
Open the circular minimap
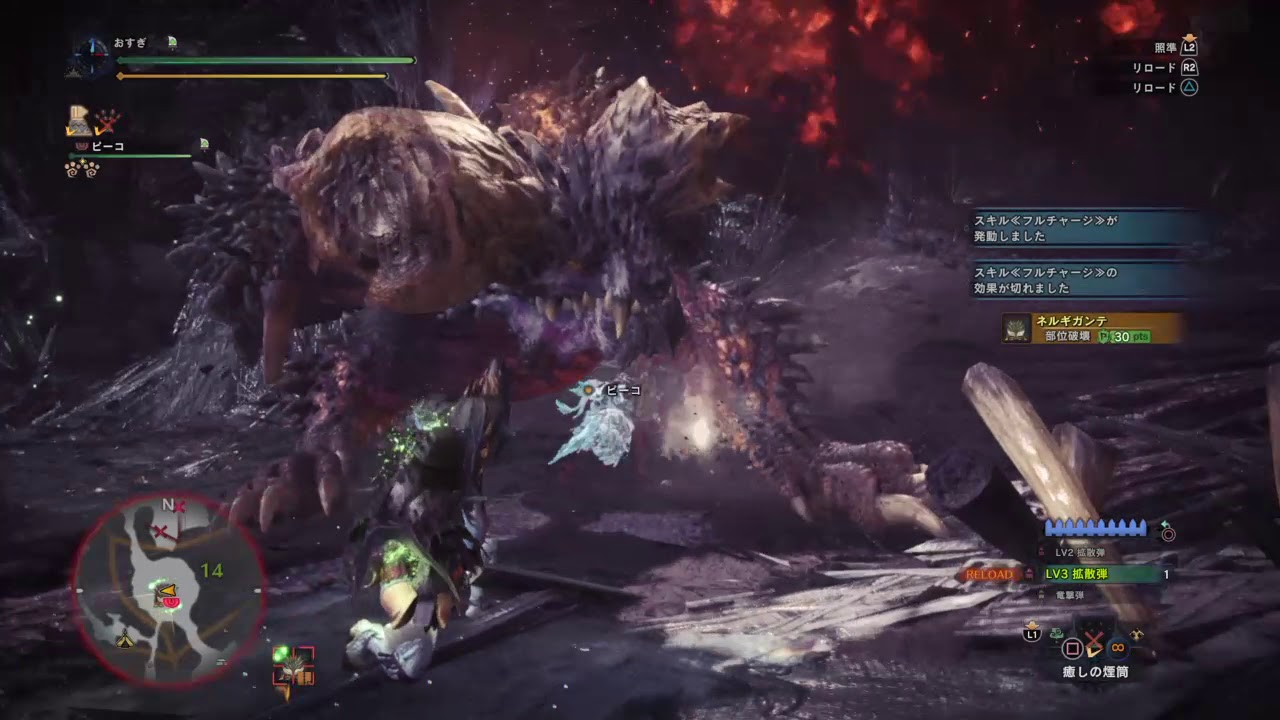[168, 590]
